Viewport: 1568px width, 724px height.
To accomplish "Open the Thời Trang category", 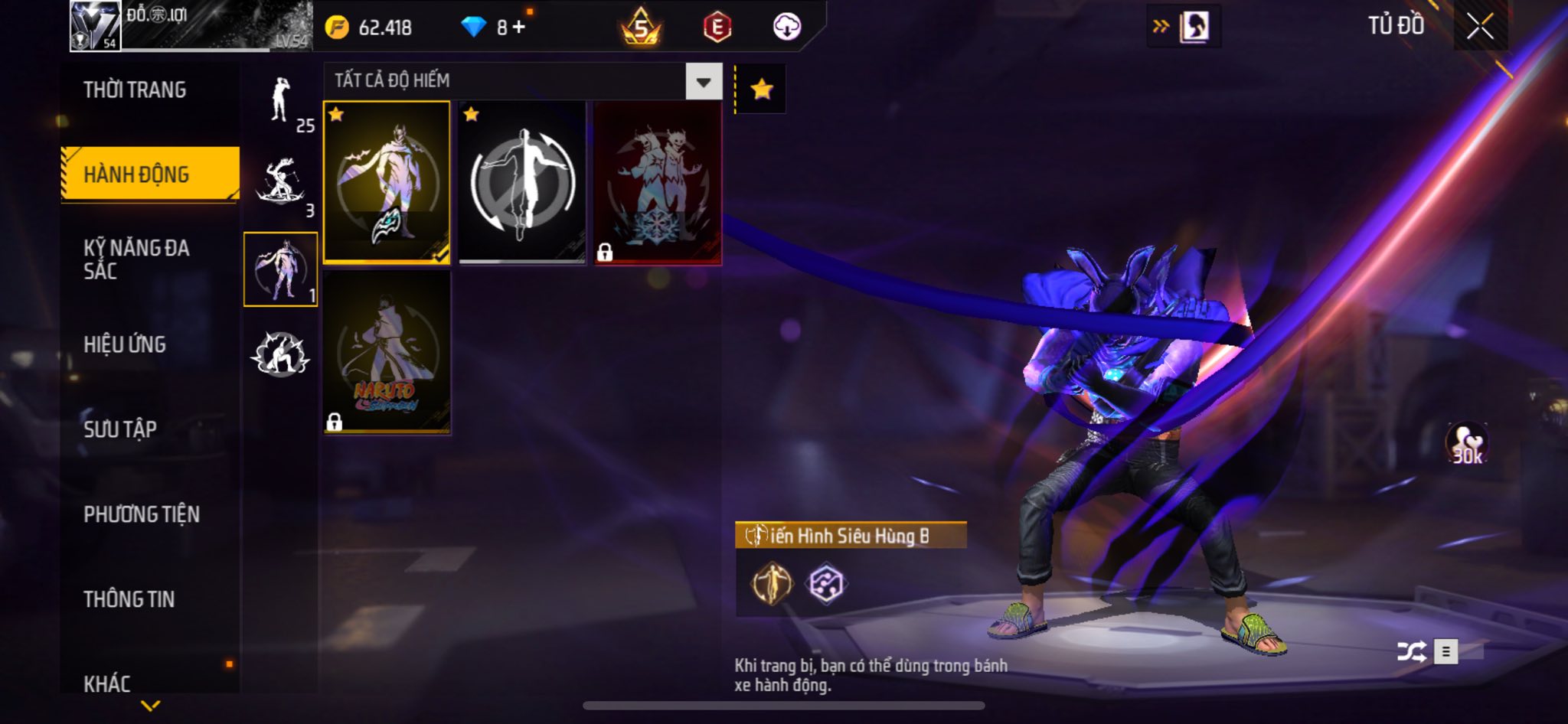I will point(135,90).
